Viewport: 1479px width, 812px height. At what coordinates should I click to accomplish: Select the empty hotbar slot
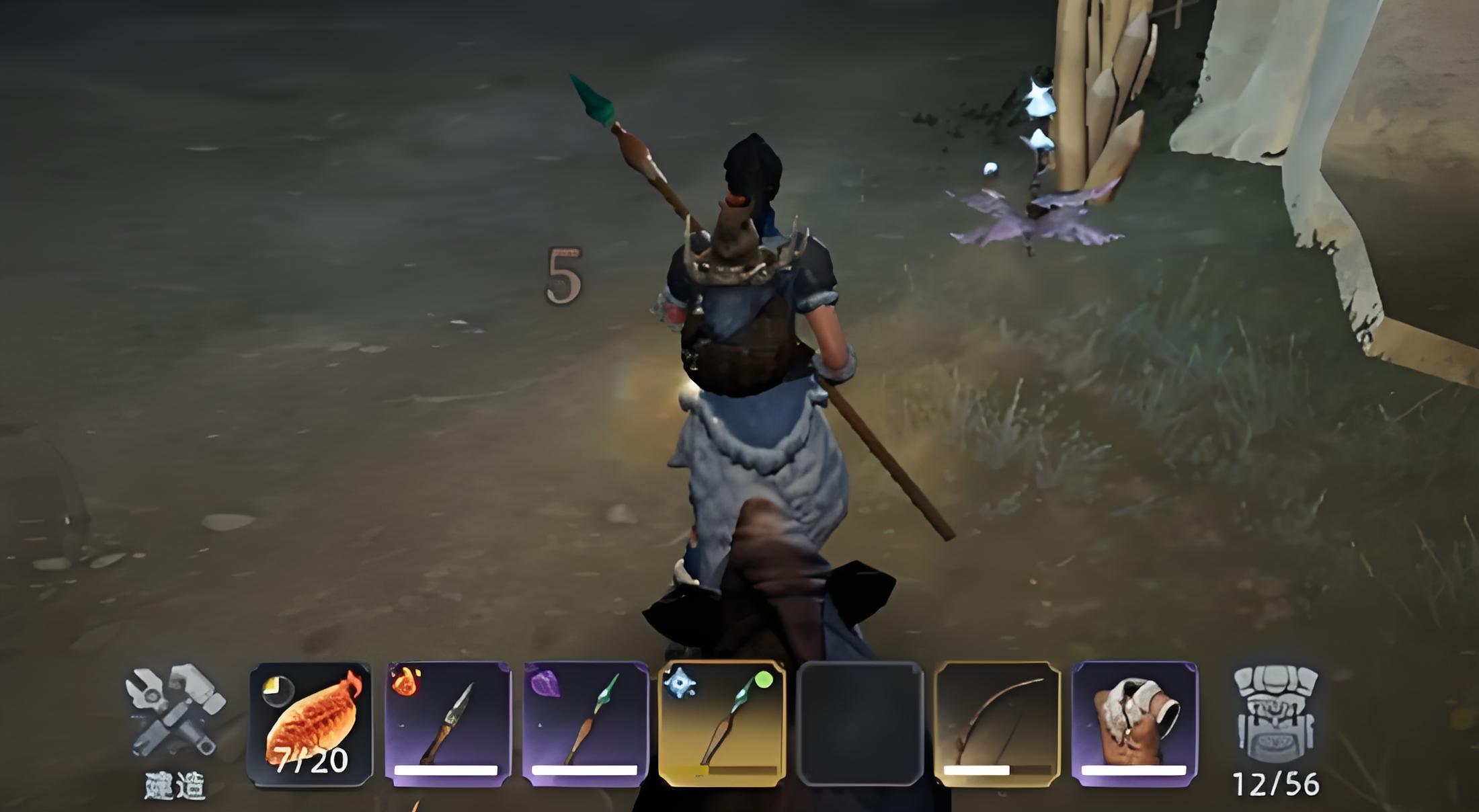859,724
